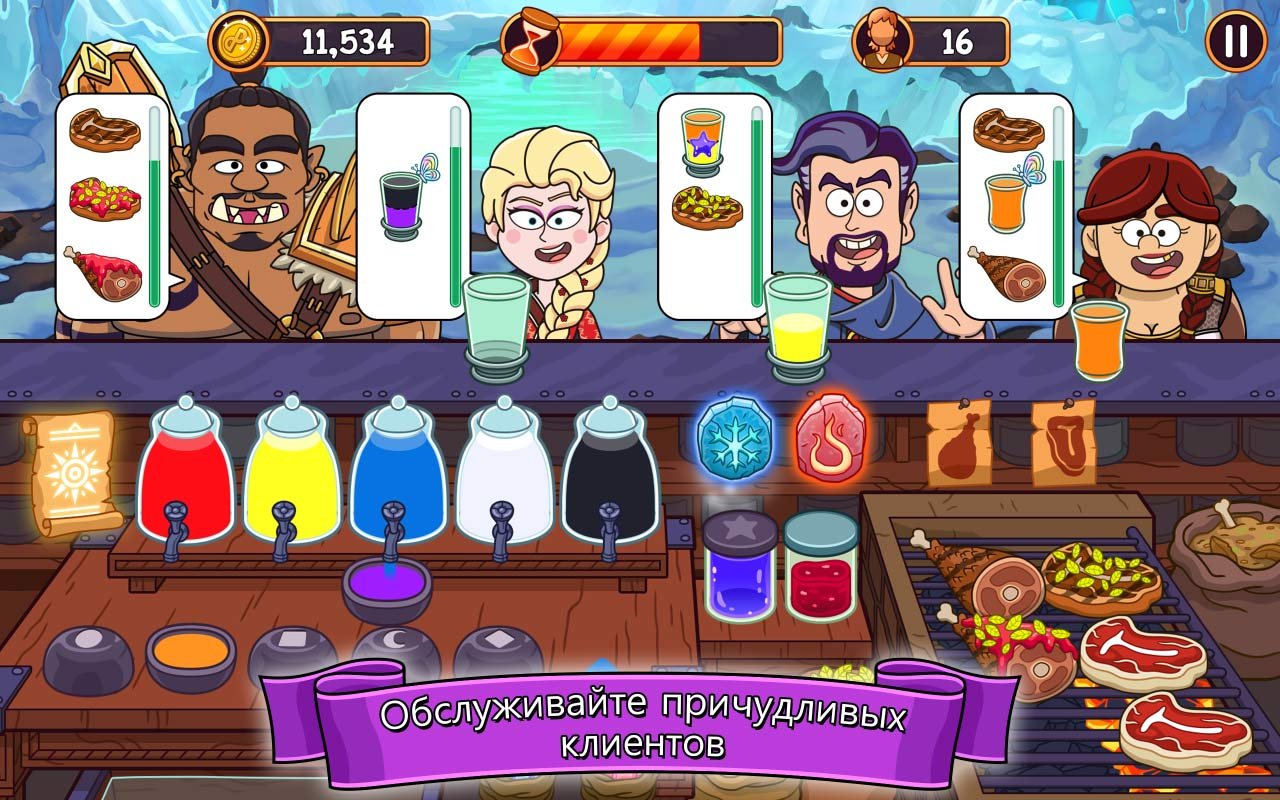Pick the blue star topping jar
Image resolution: width=1280 pixels, height=800 pixels.
click(739, 566)
